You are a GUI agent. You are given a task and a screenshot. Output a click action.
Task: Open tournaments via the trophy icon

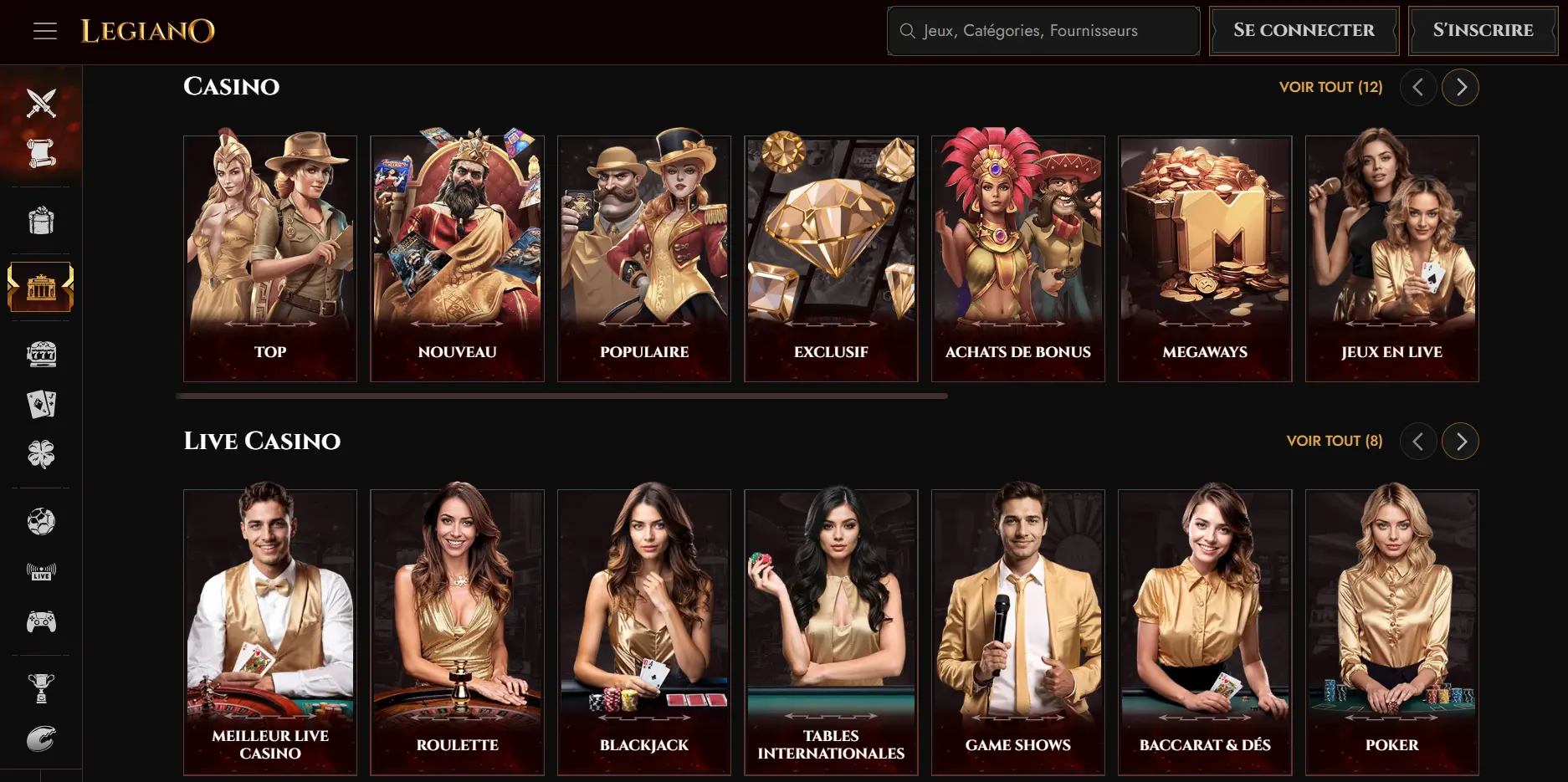tap(40, 687)
